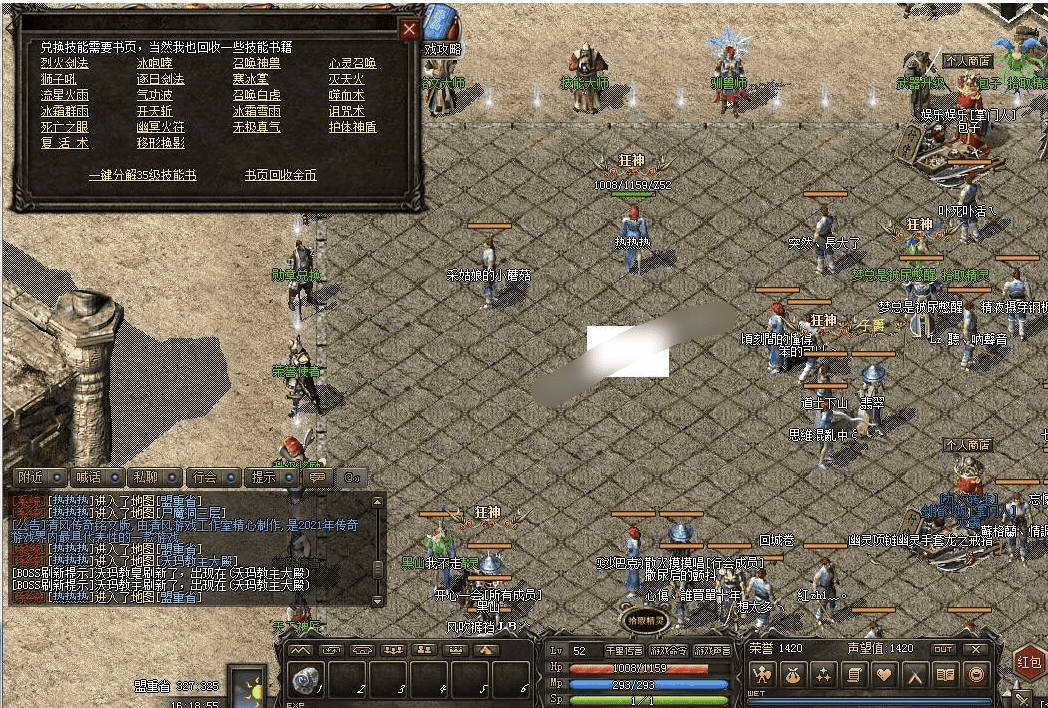
Task: Switch to the 行会 guild chat
Action: 204,477
